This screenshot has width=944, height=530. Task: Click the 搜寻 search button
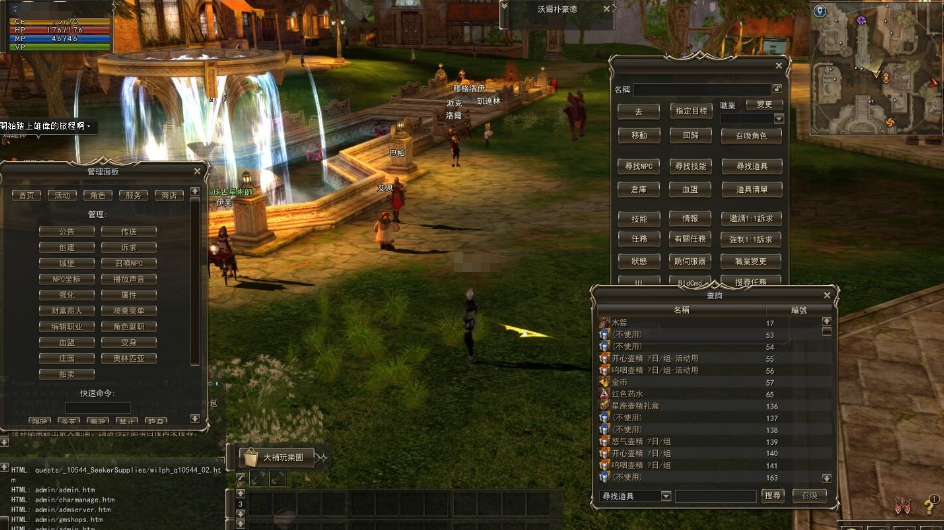(773, 496)
